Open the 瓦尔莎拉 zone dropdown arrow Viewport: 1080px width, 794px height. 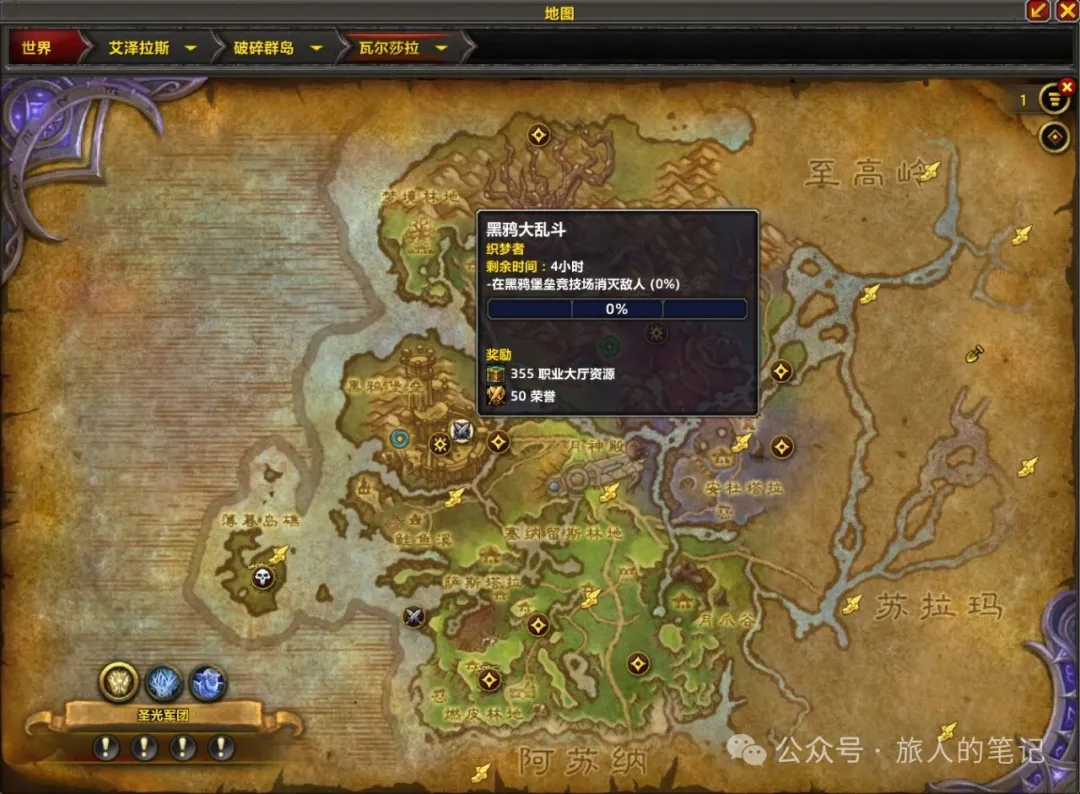[440, 48]
